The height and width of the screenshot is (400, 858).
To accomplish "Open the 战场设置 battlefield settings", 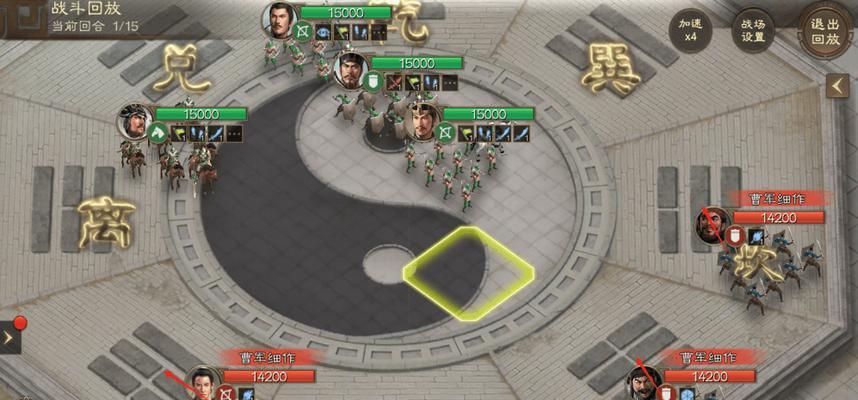I will 753,31.
